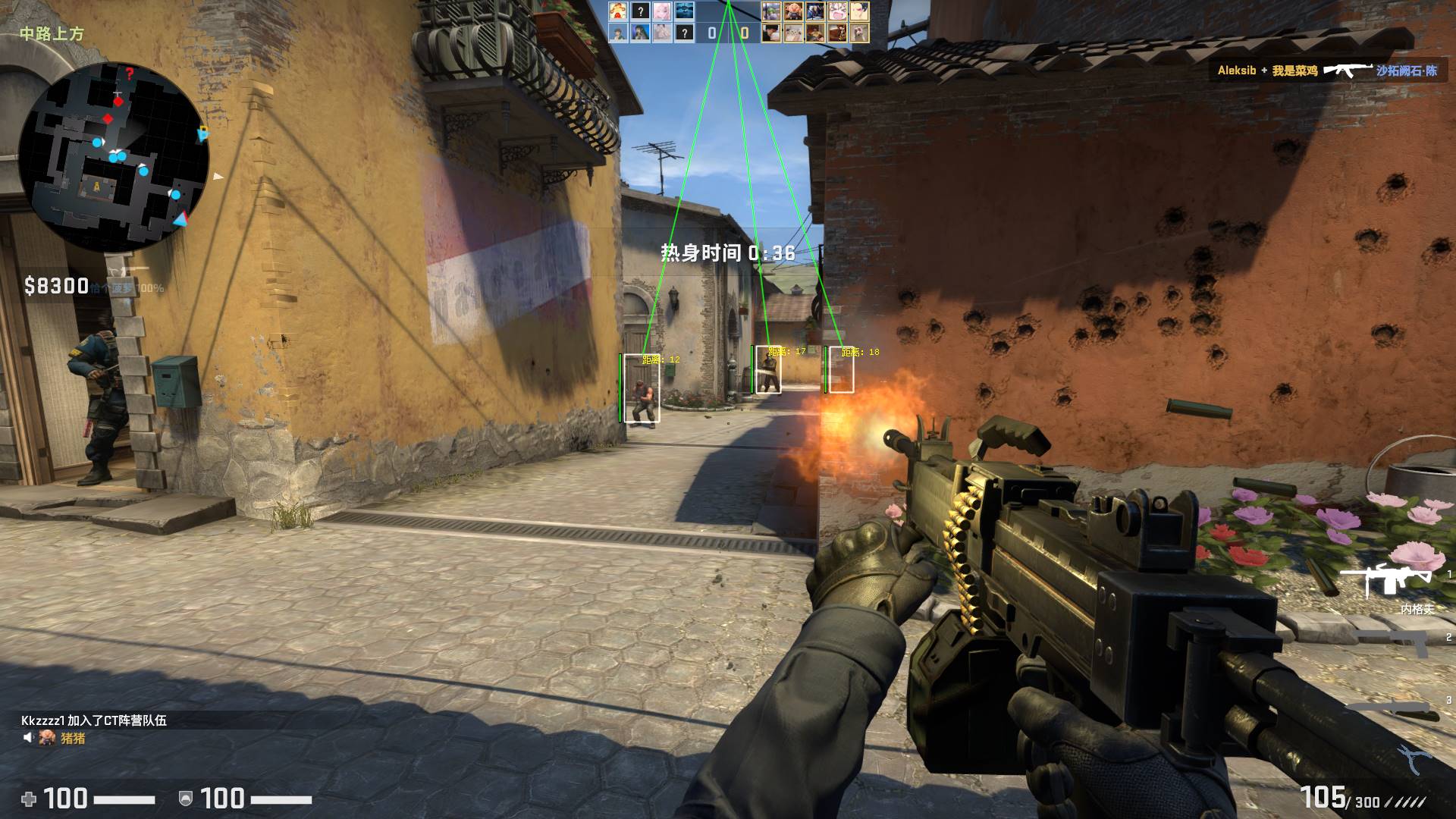The image size is (1456, 819).
Task: Click the red X marker on the minimap
Action: pos(130,72)
